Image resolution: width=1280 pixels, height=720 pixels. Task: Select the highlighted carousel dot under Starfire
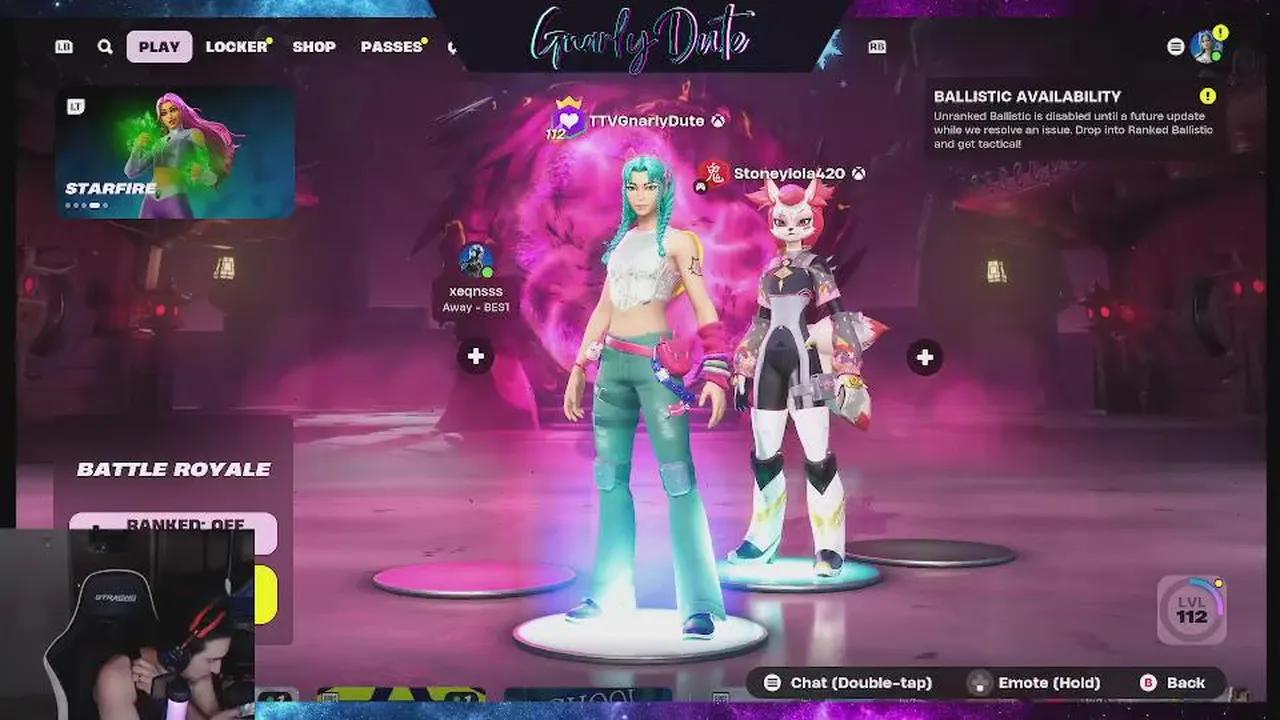tap(96, 204)
